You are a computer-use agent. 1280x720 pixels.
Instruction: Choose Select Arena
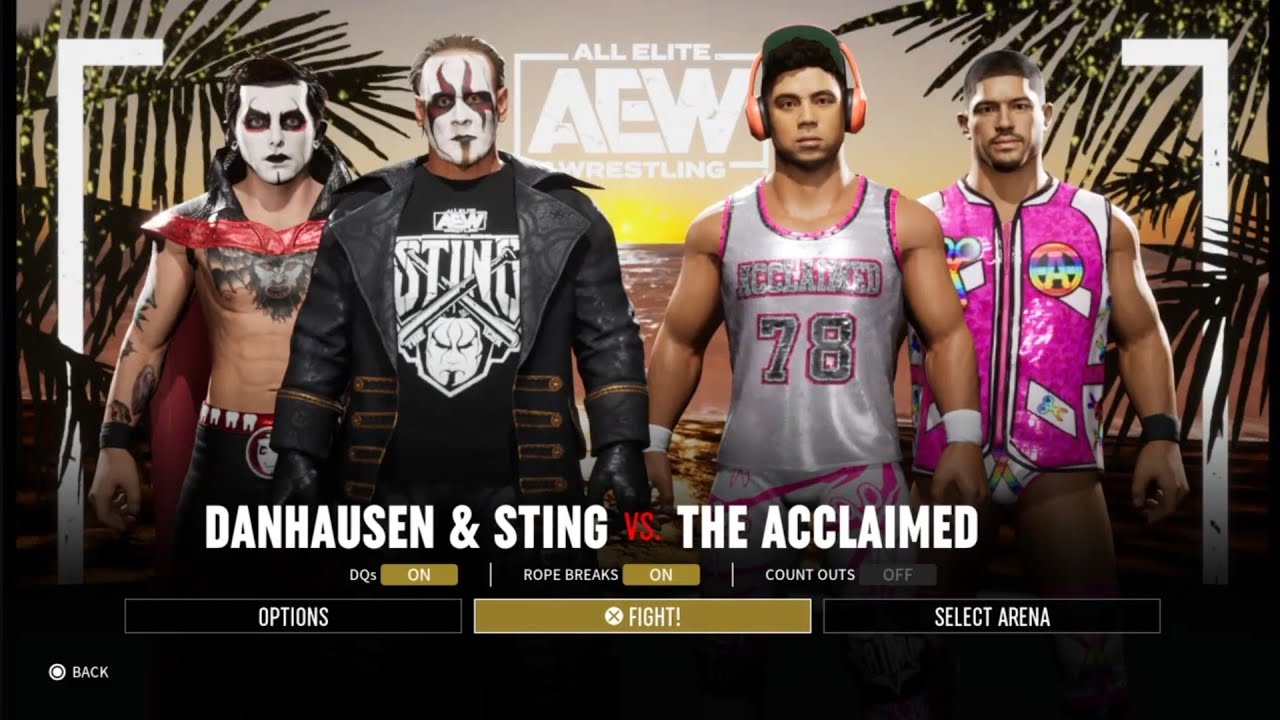click(991, 616)
